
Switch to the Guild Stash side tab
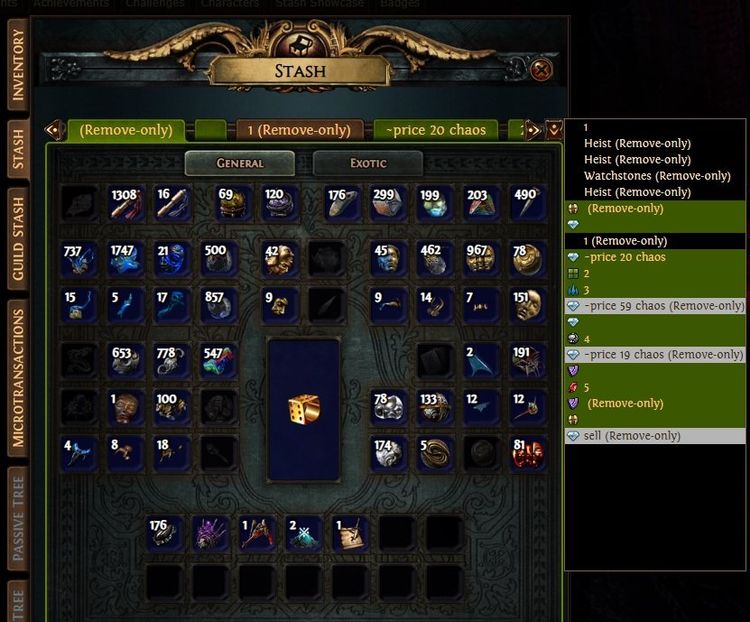(18, 234)
